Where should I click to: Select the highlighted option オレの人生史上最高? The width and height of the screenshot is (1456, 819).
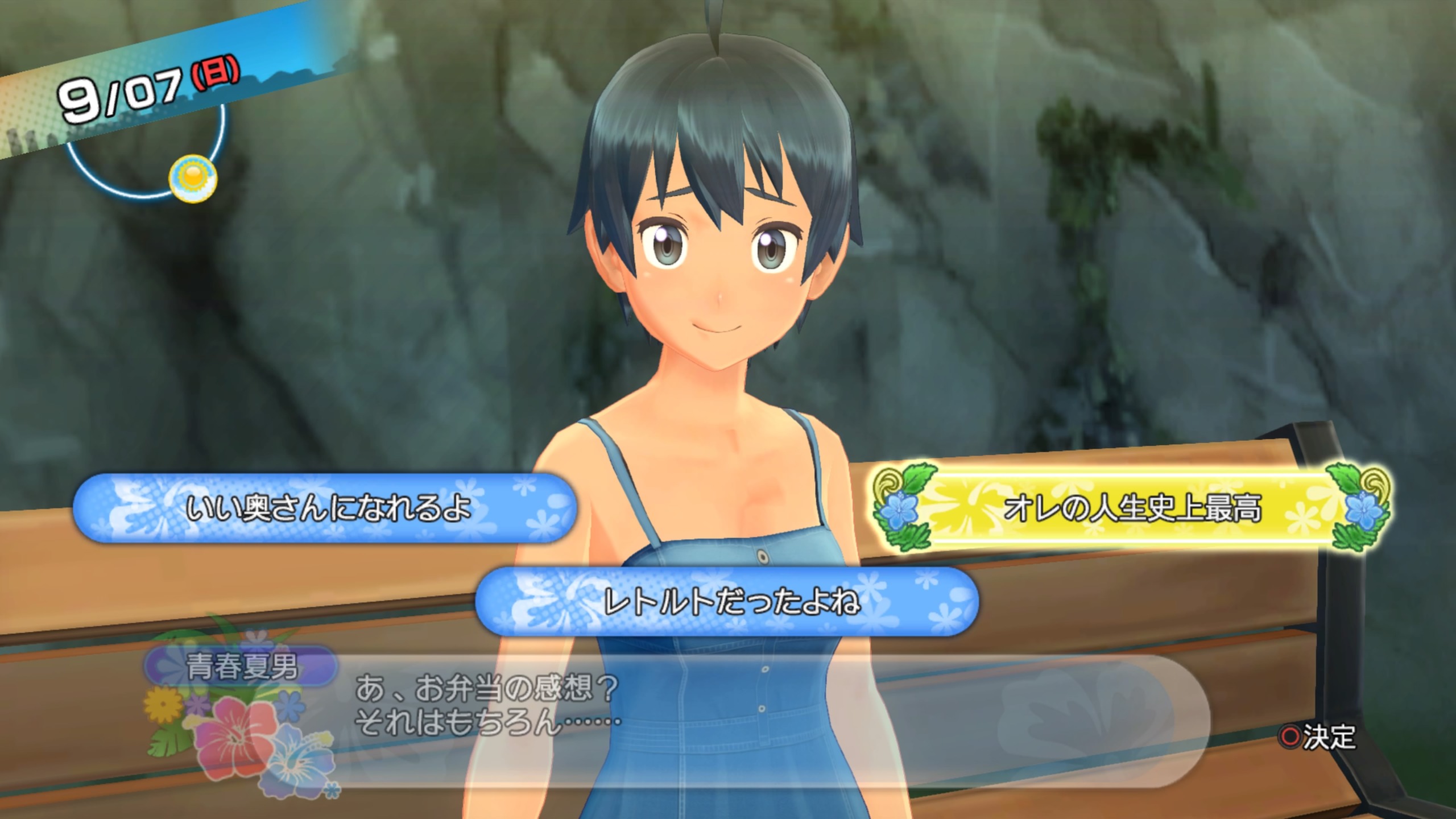pyautogui.click(x=1132, y=508)
